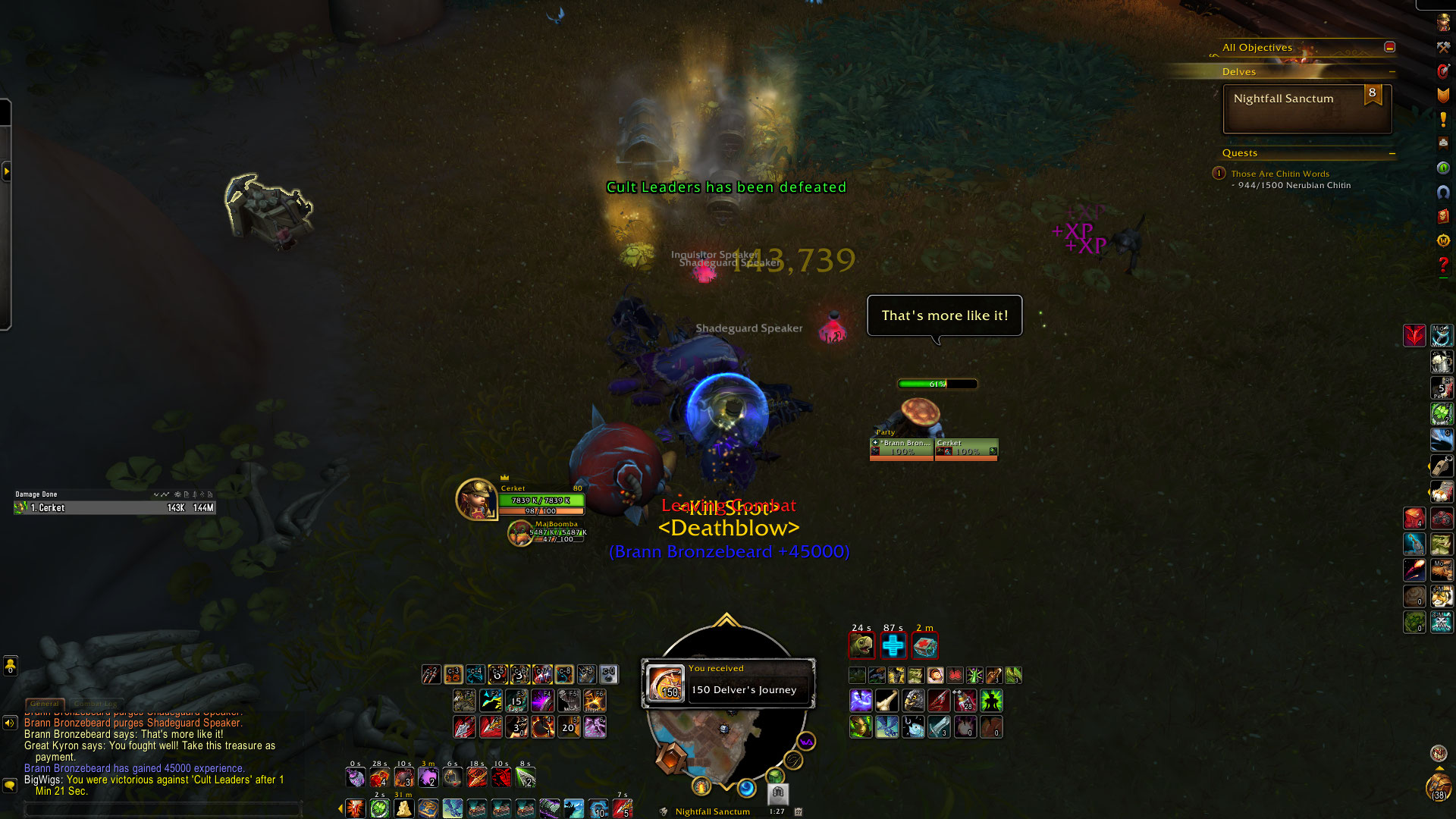Open the crossed hammers professions micro button

(1442, 47)
